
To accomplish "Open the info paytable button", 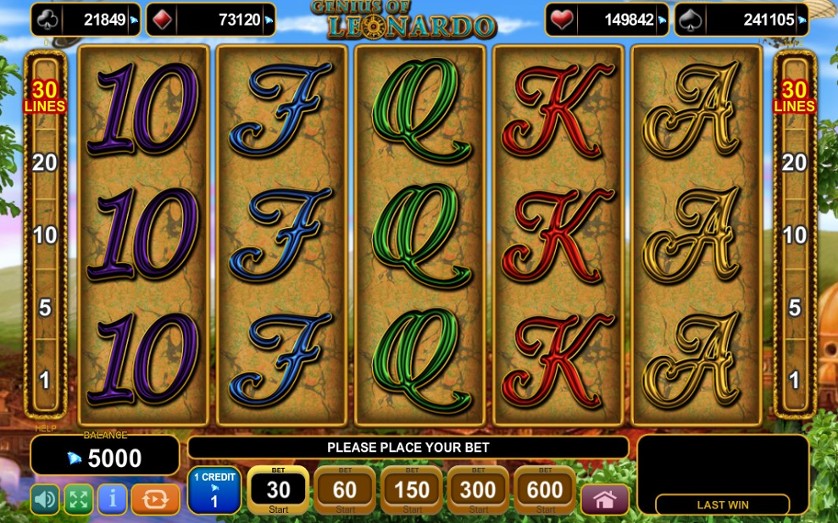I will tap(112, 499).
